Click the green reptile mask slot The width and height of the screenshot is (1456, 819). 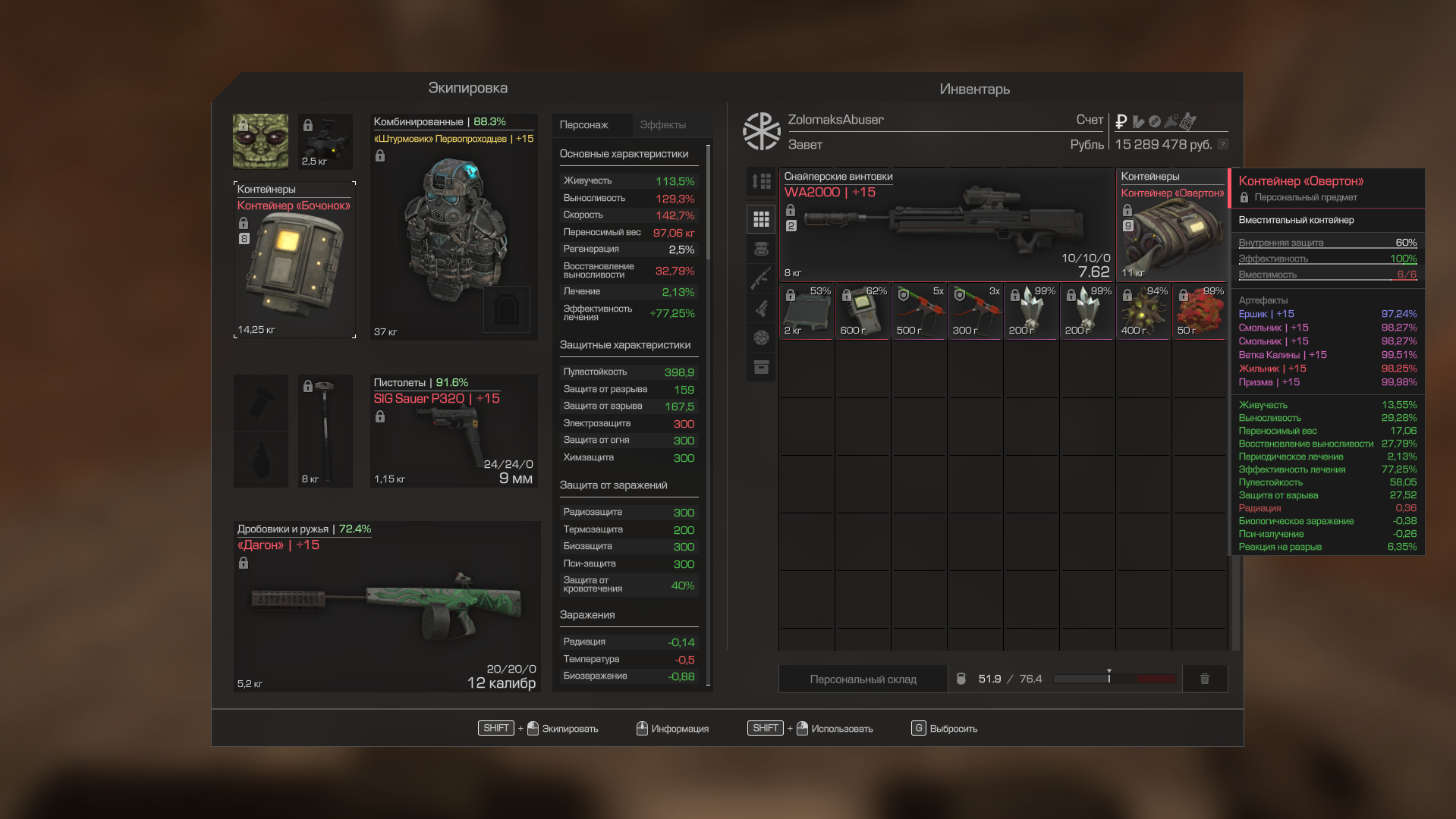point(260,142)
